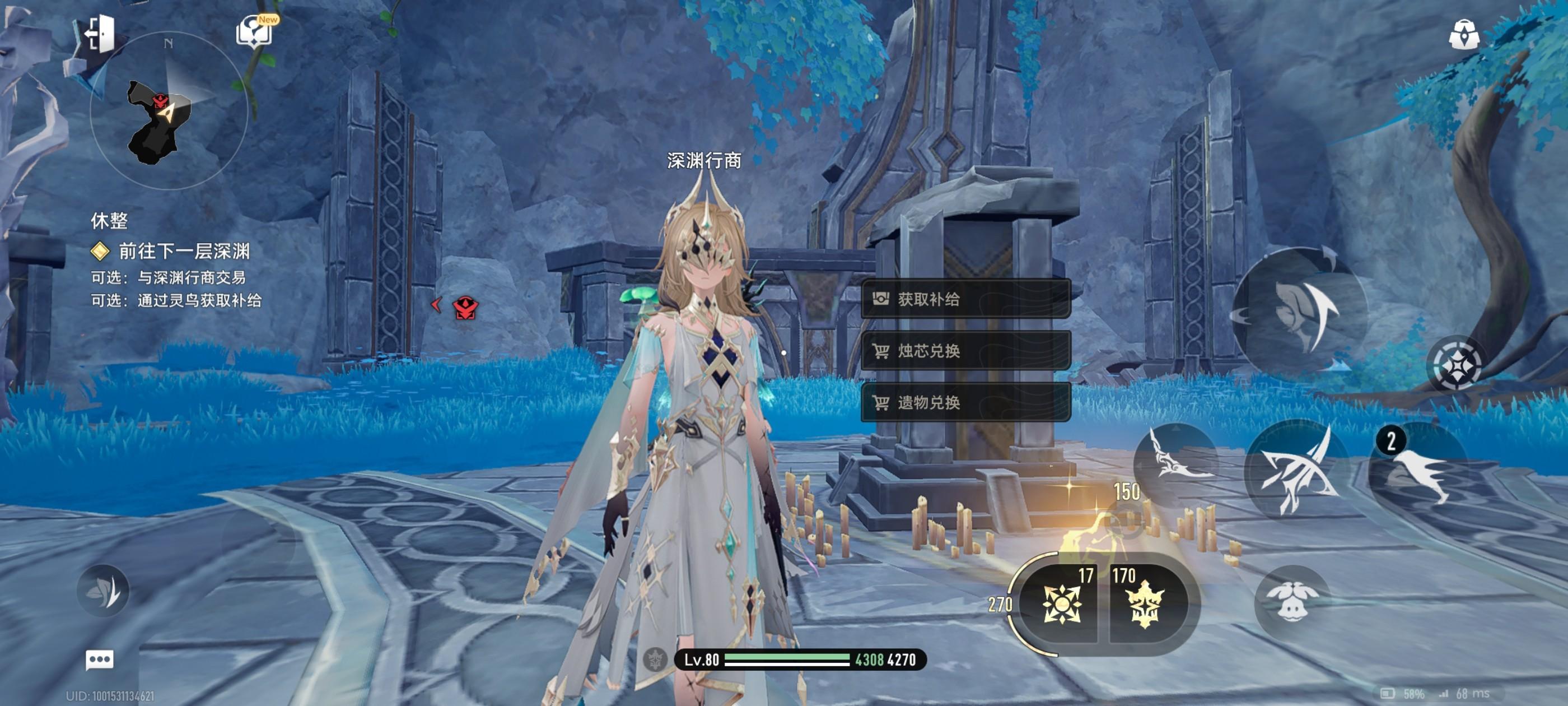
Task: Trigger the large main attack button
Action: click(x=1298, y=471)
